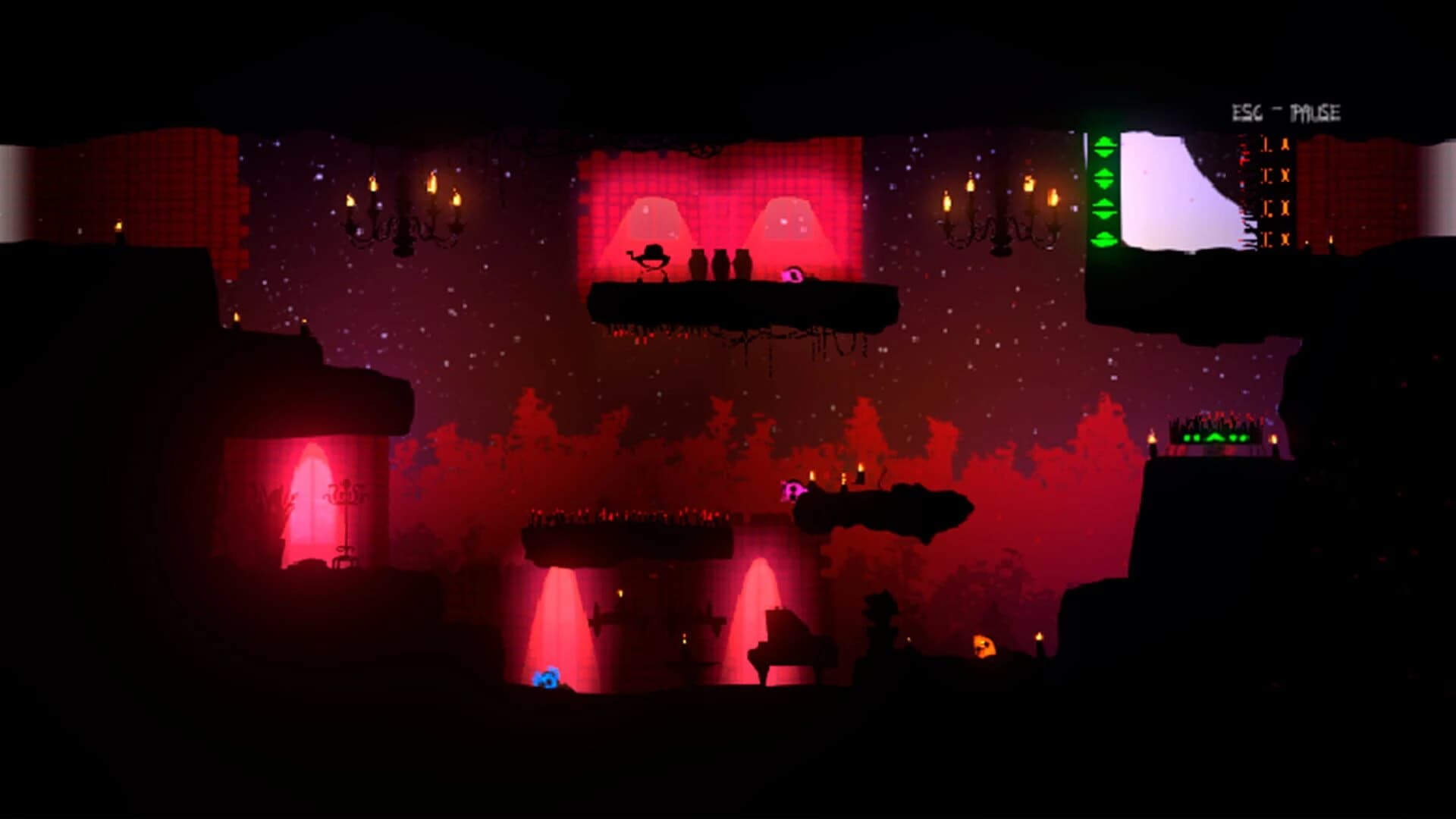Click the second green up-down arrow icon
The height and width of the screenshot is (819, 1456).
(x=1104, y=177)
